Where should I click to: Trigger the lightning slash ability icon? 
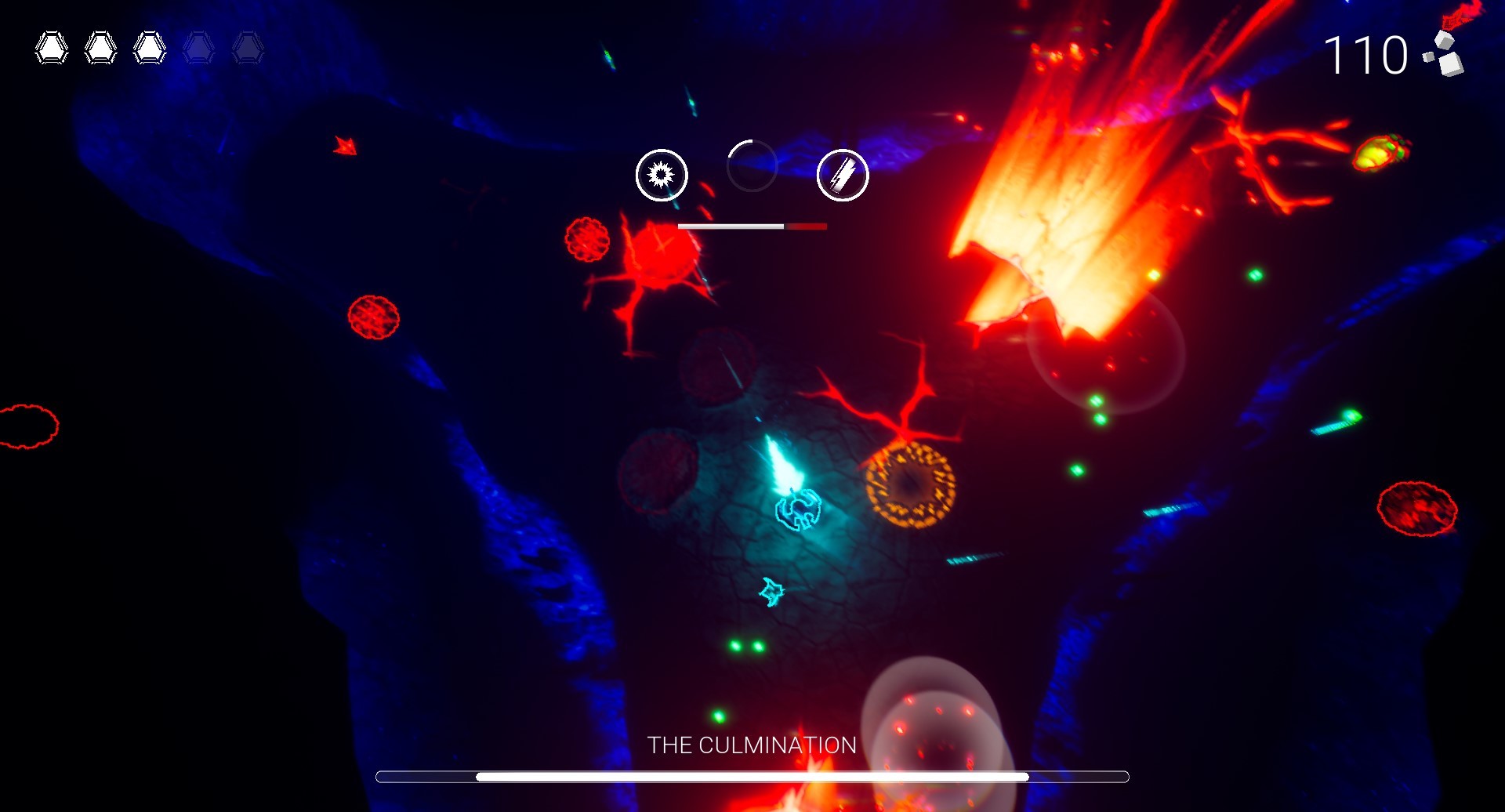point(843,175)
